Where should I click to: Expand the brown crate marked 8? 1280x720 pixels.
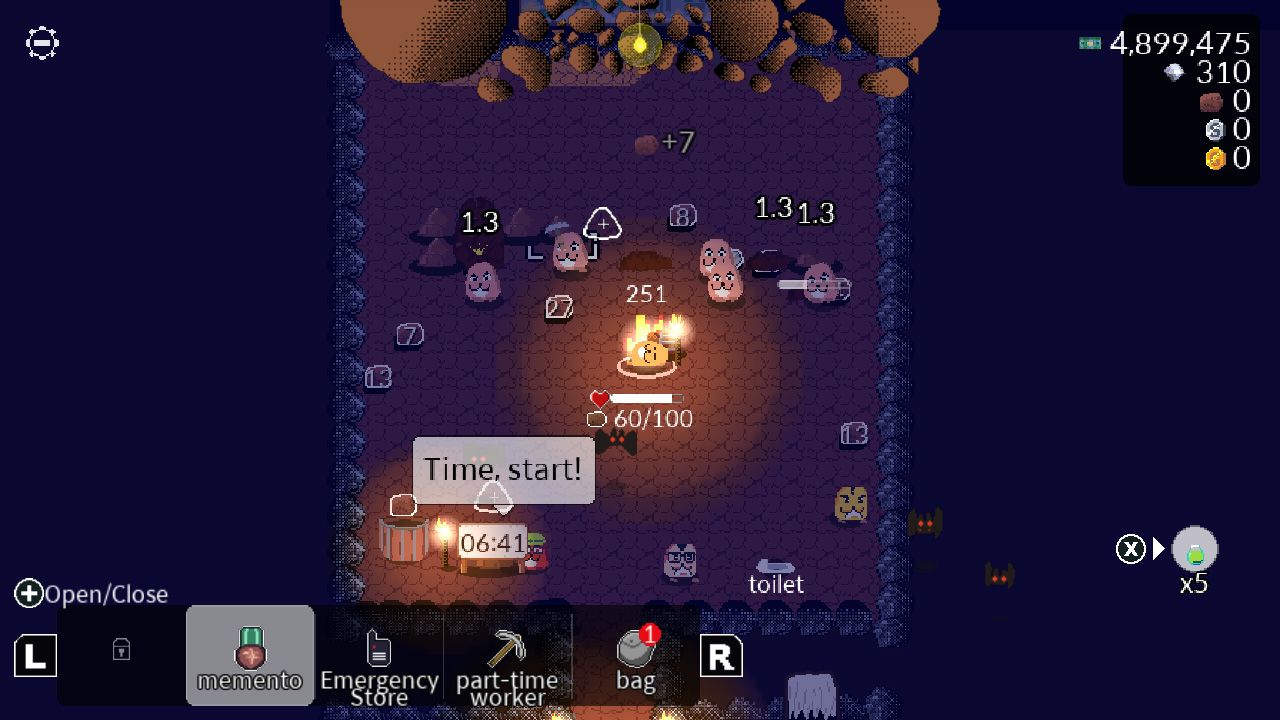[x=682, y=216]
